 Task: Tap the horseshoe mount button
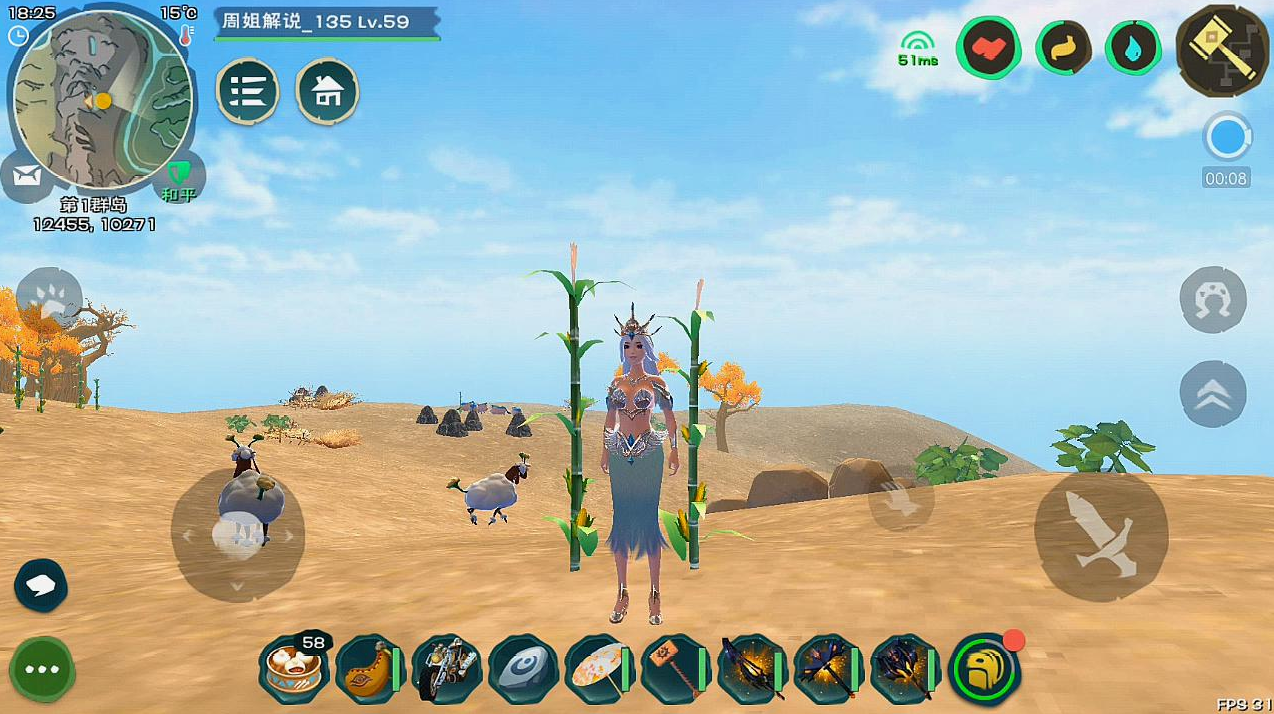[x=1212, y=299]
